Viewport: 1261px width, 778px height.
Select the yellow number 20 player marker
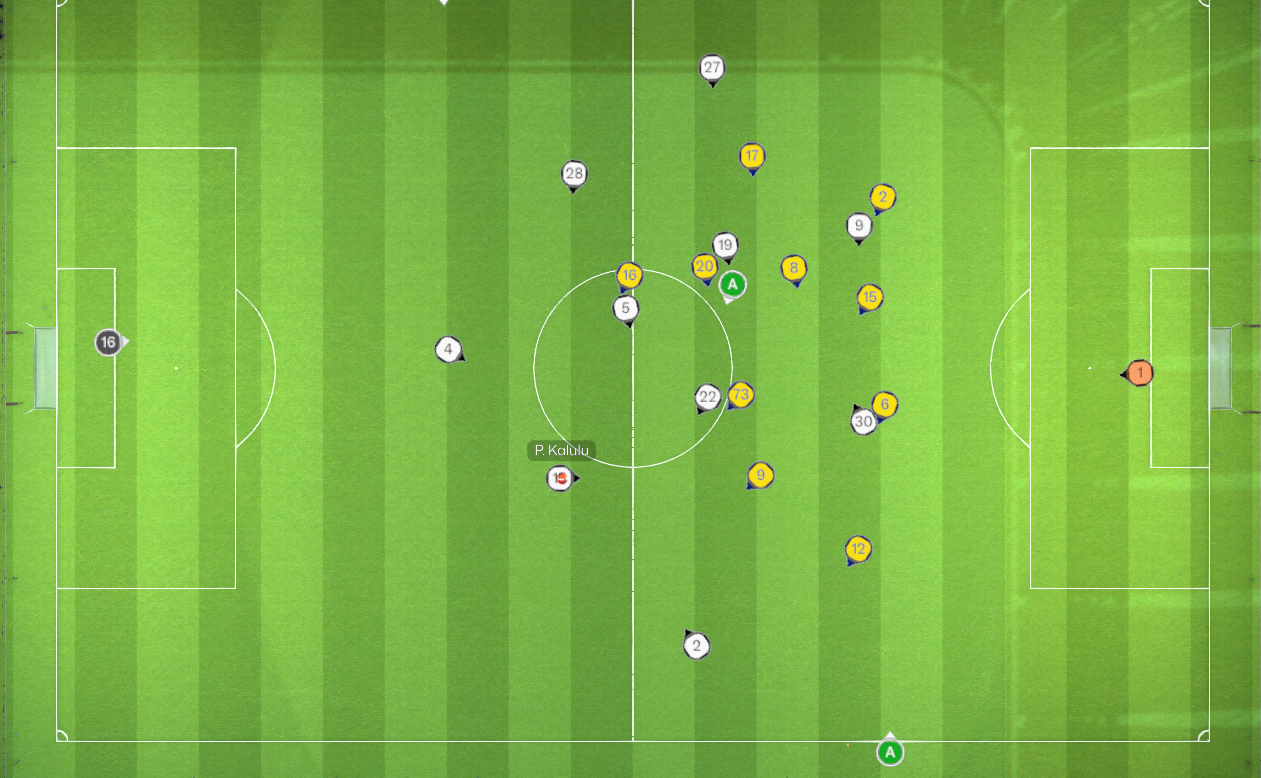pos(704,266)
